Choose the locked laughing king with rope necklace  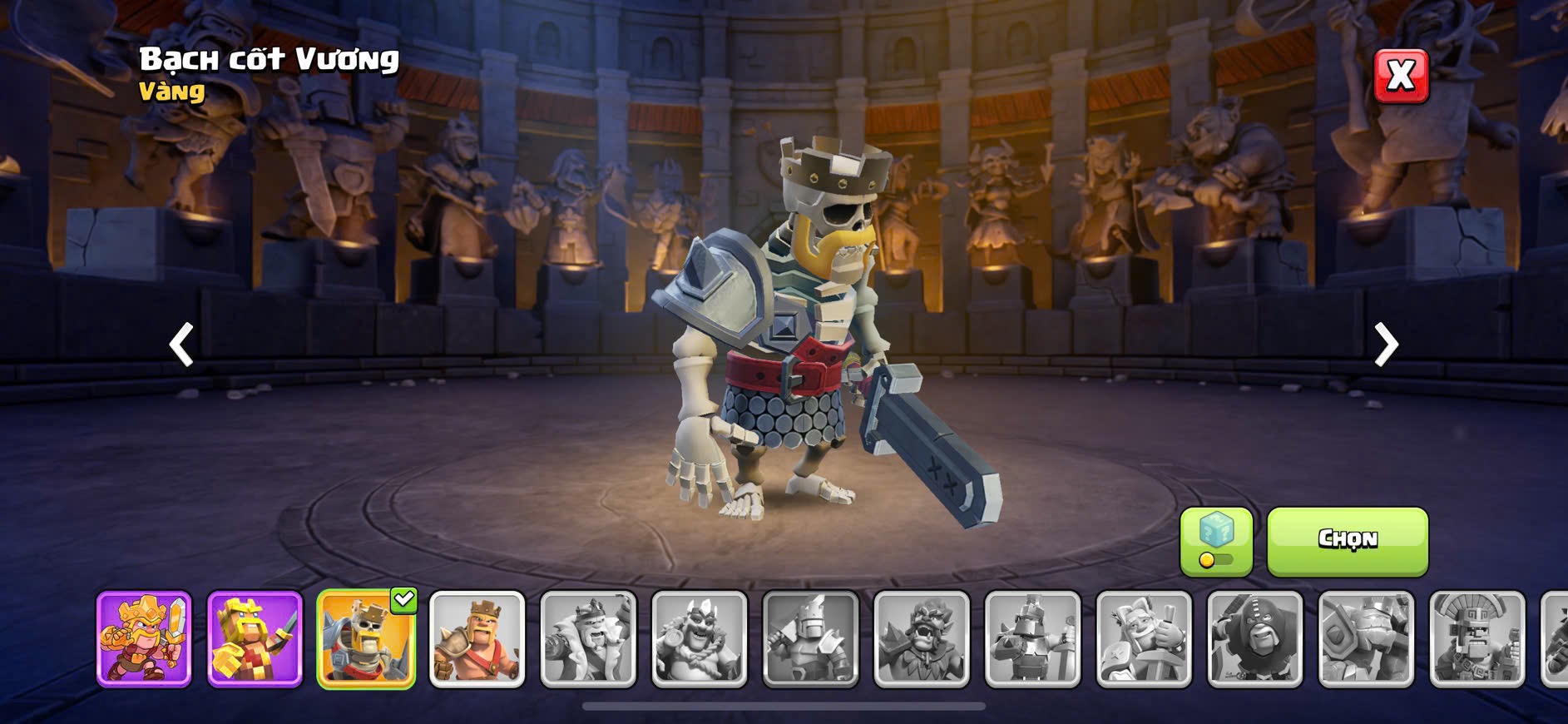pos(700,639)
